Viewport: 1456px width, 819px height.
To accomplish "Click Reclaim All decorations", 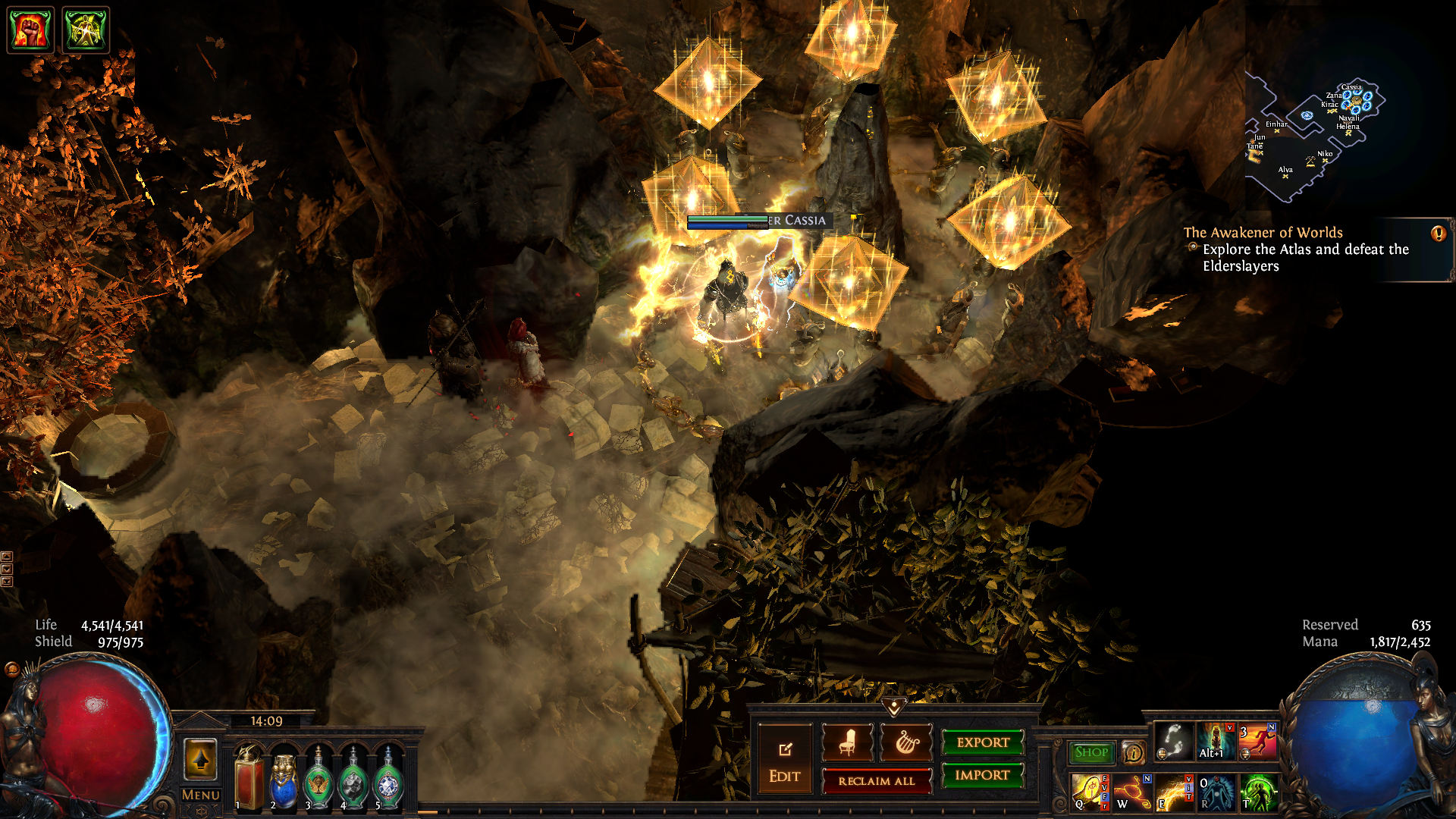I will tap(876, 780).
